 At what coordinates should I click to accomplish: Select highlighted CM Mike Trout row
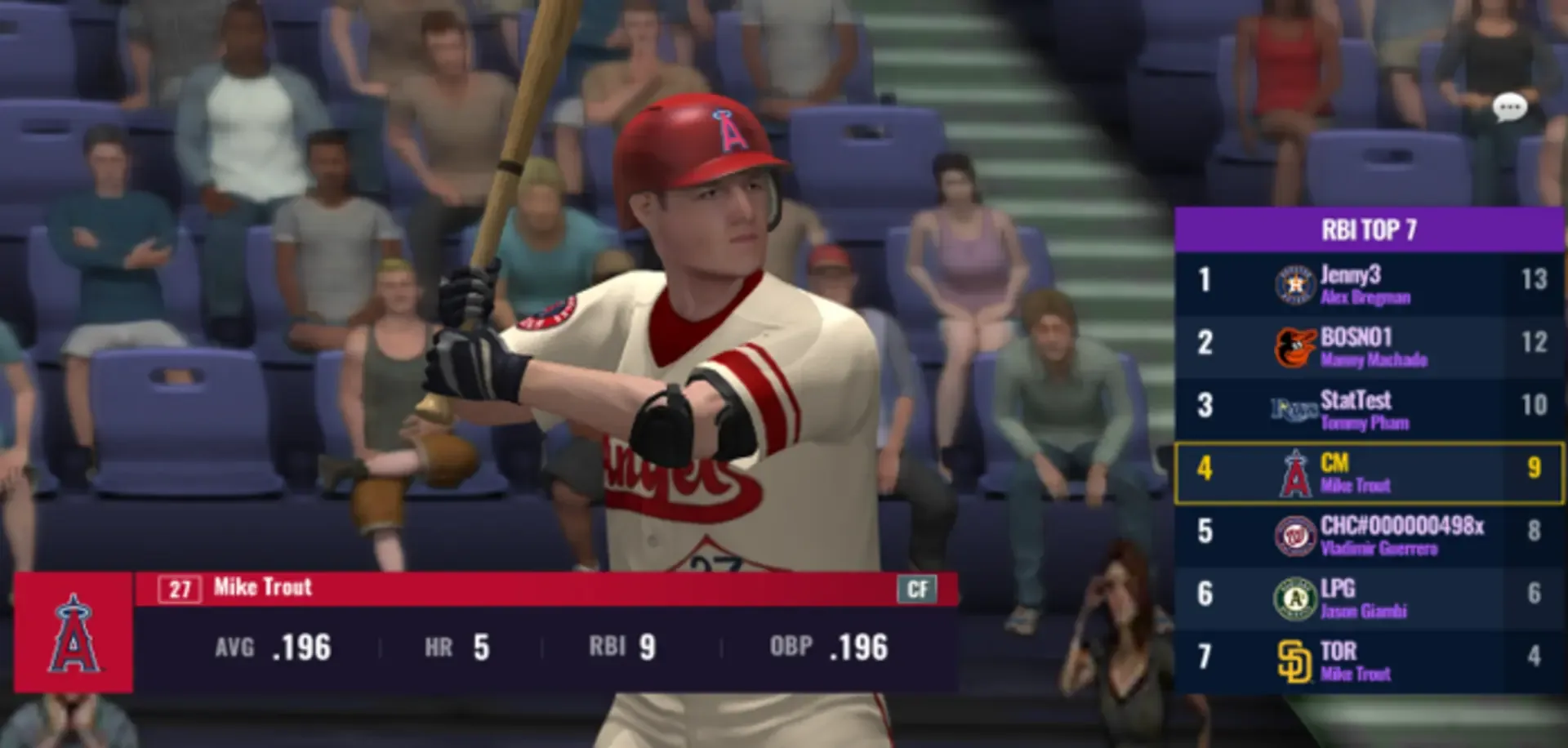click(1370, 472)
